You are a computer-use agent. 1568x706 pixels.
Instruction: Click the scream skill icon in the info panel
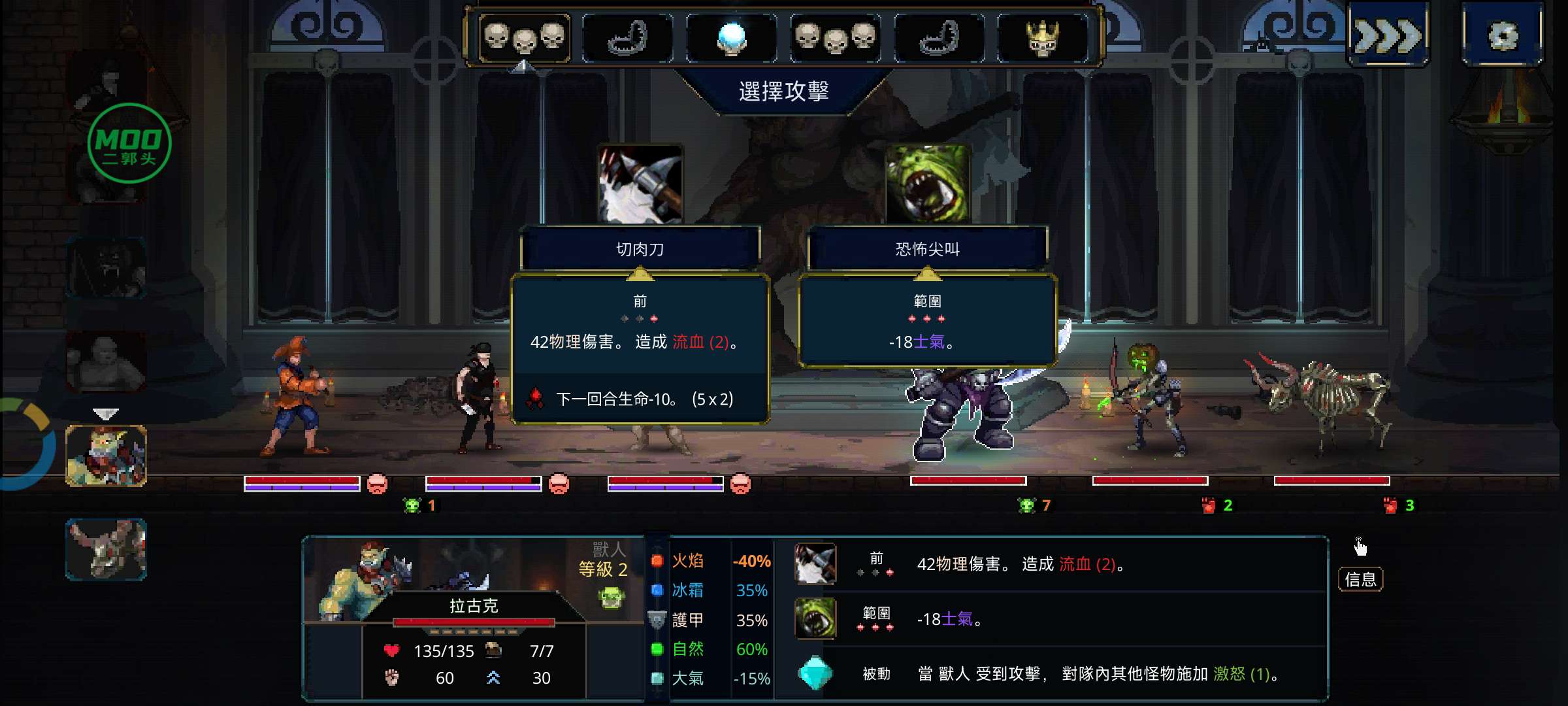(815, 618)
